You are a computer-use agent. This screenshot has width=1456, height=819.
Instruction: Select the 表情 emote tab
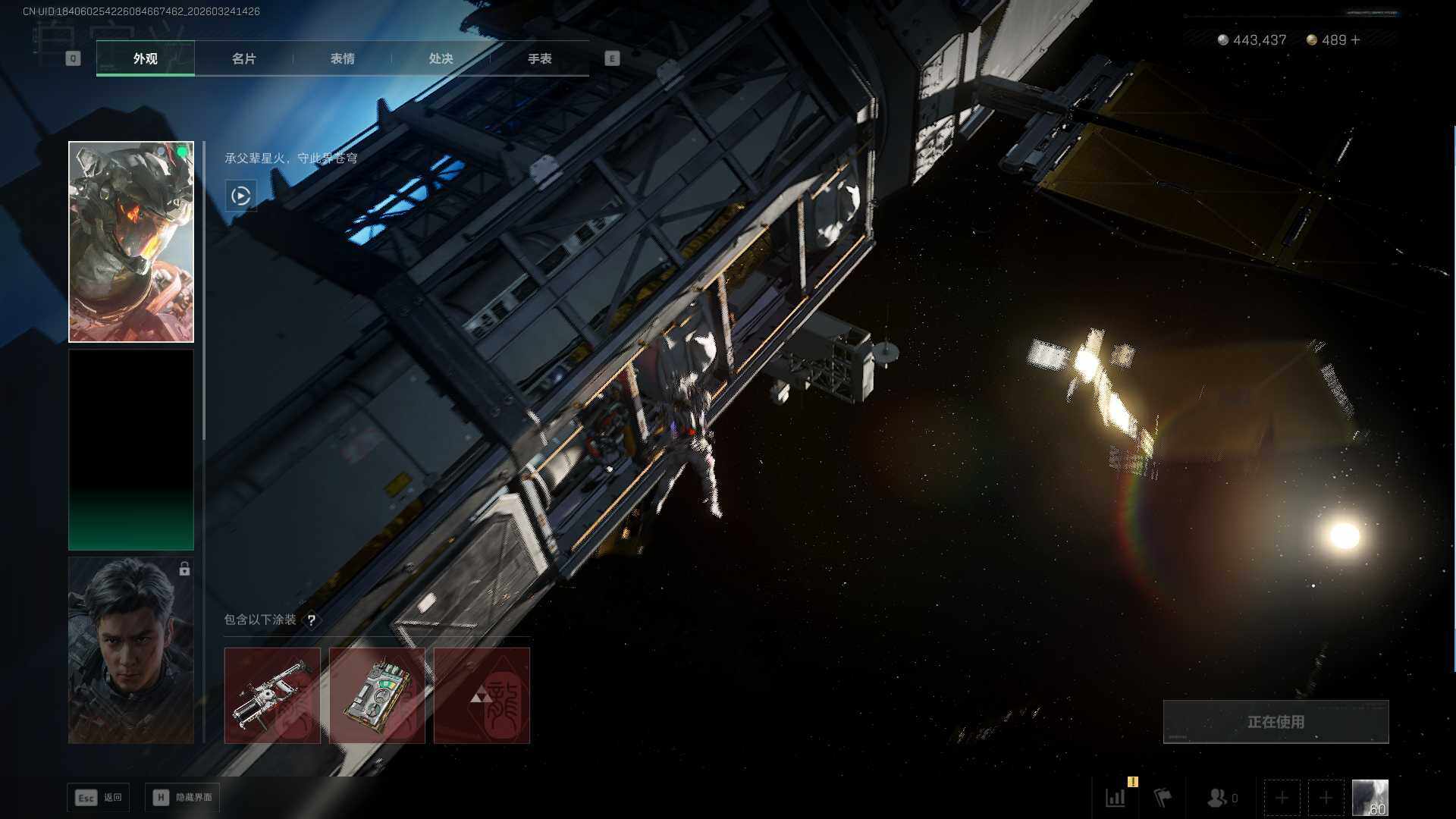(342, 58)
